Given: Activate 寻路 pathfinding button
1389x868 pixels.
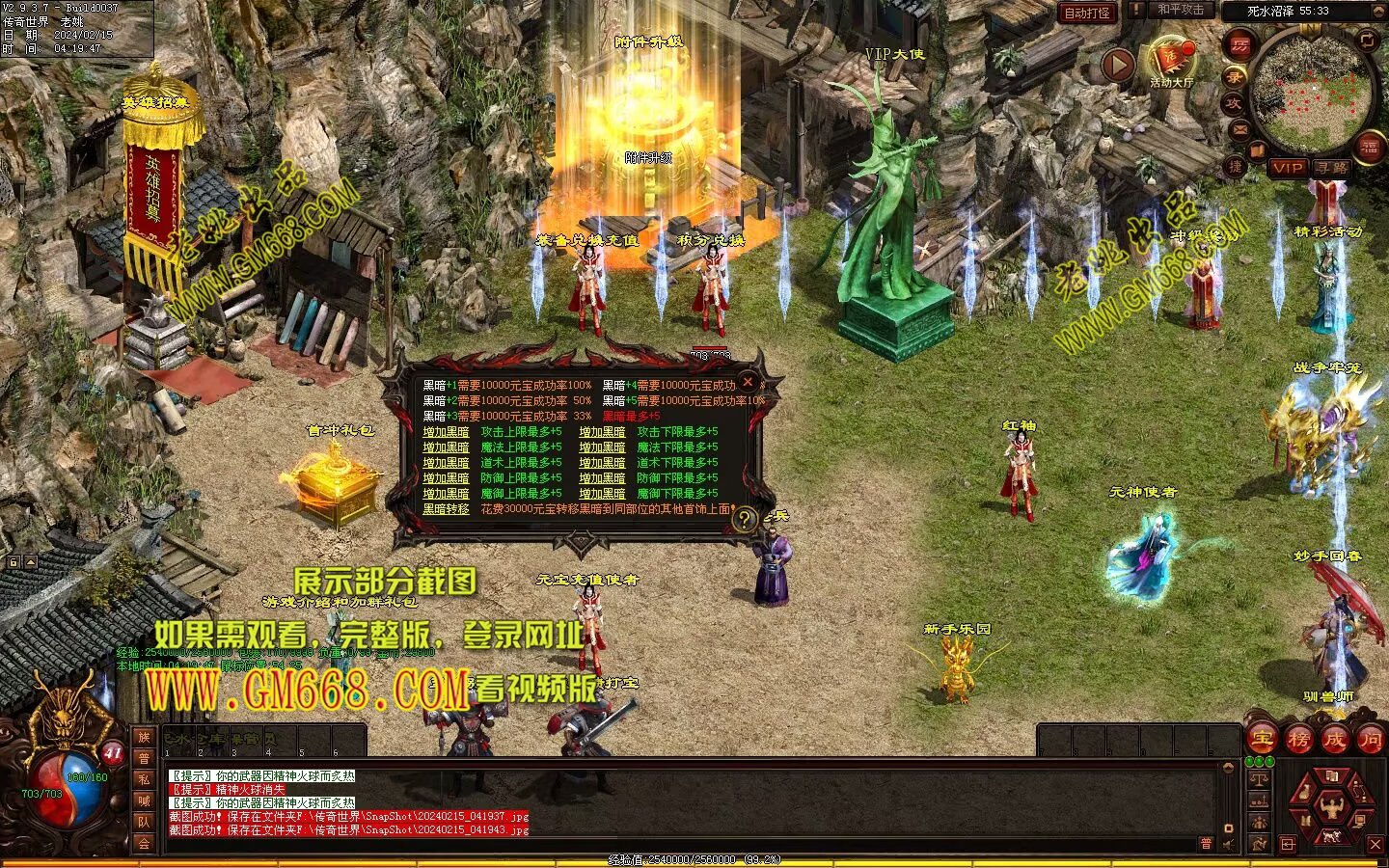Looking at the screenshot, I should tap(1332, 167).
